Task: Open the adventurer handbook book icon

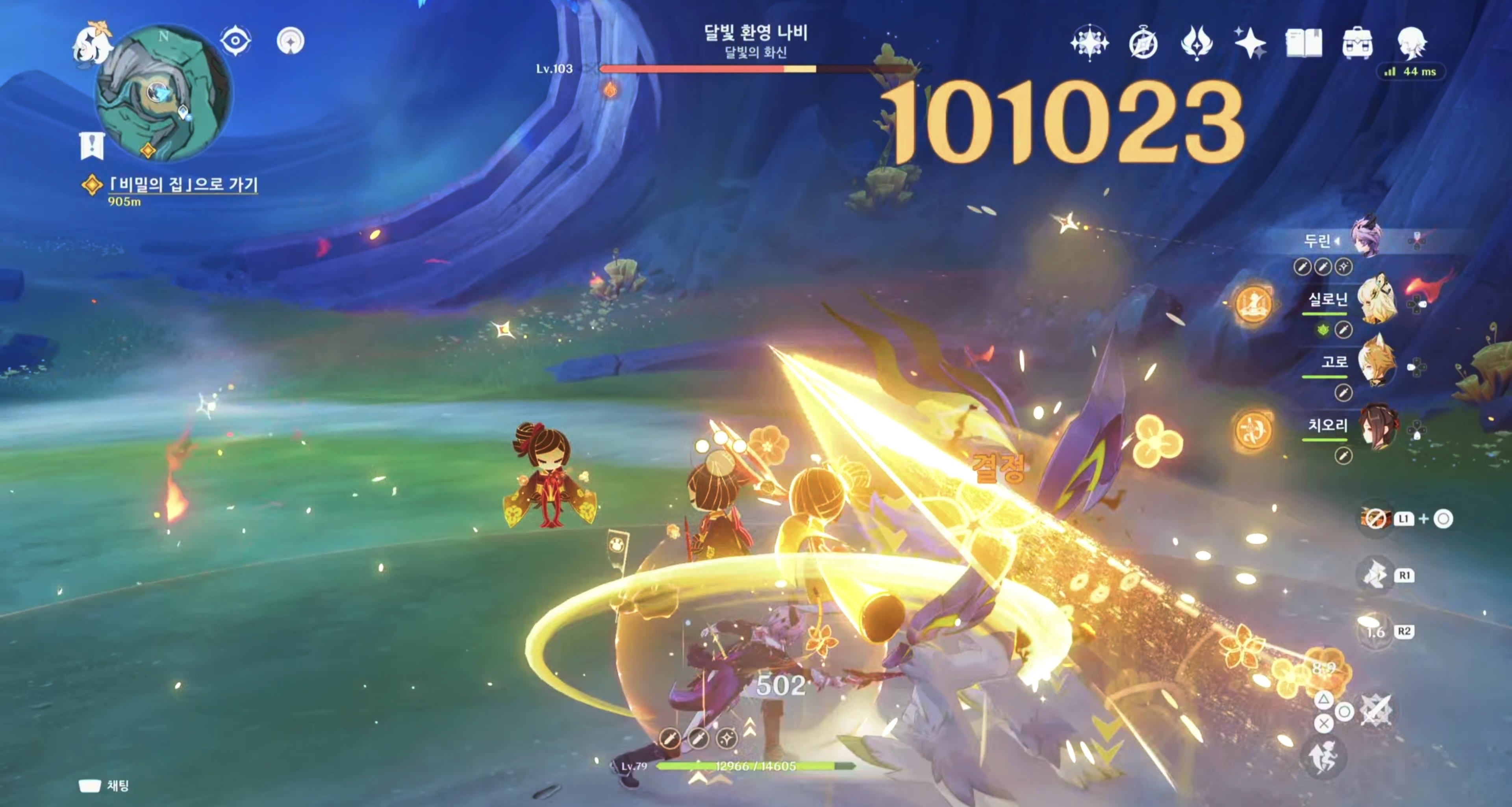Action: [1304, 43]
